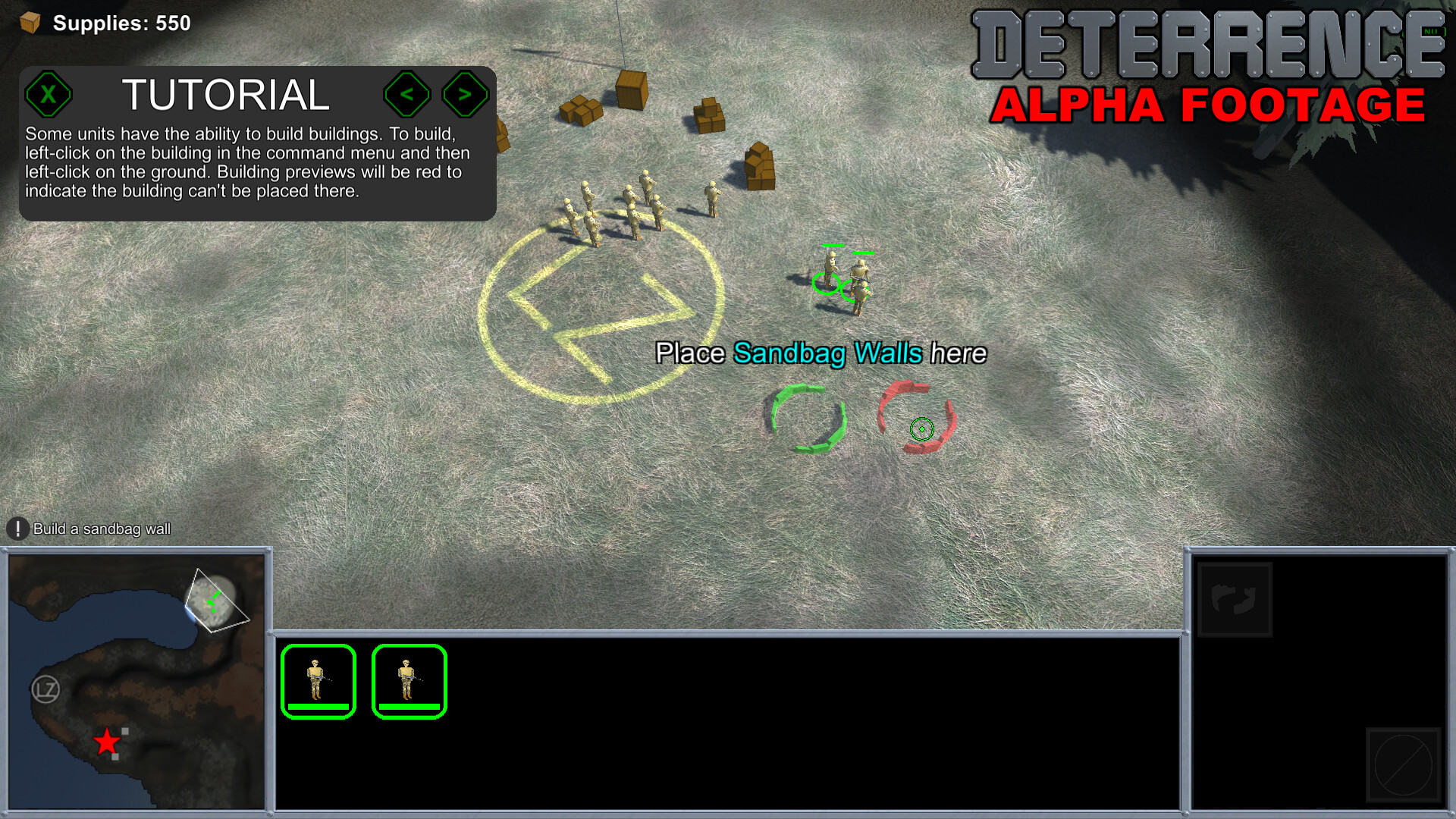This screenshot has height=819, width=1456.
Task: Click the cancel command icon with circle-slash
Action: pyautogui.click(x=1403, y=764)
